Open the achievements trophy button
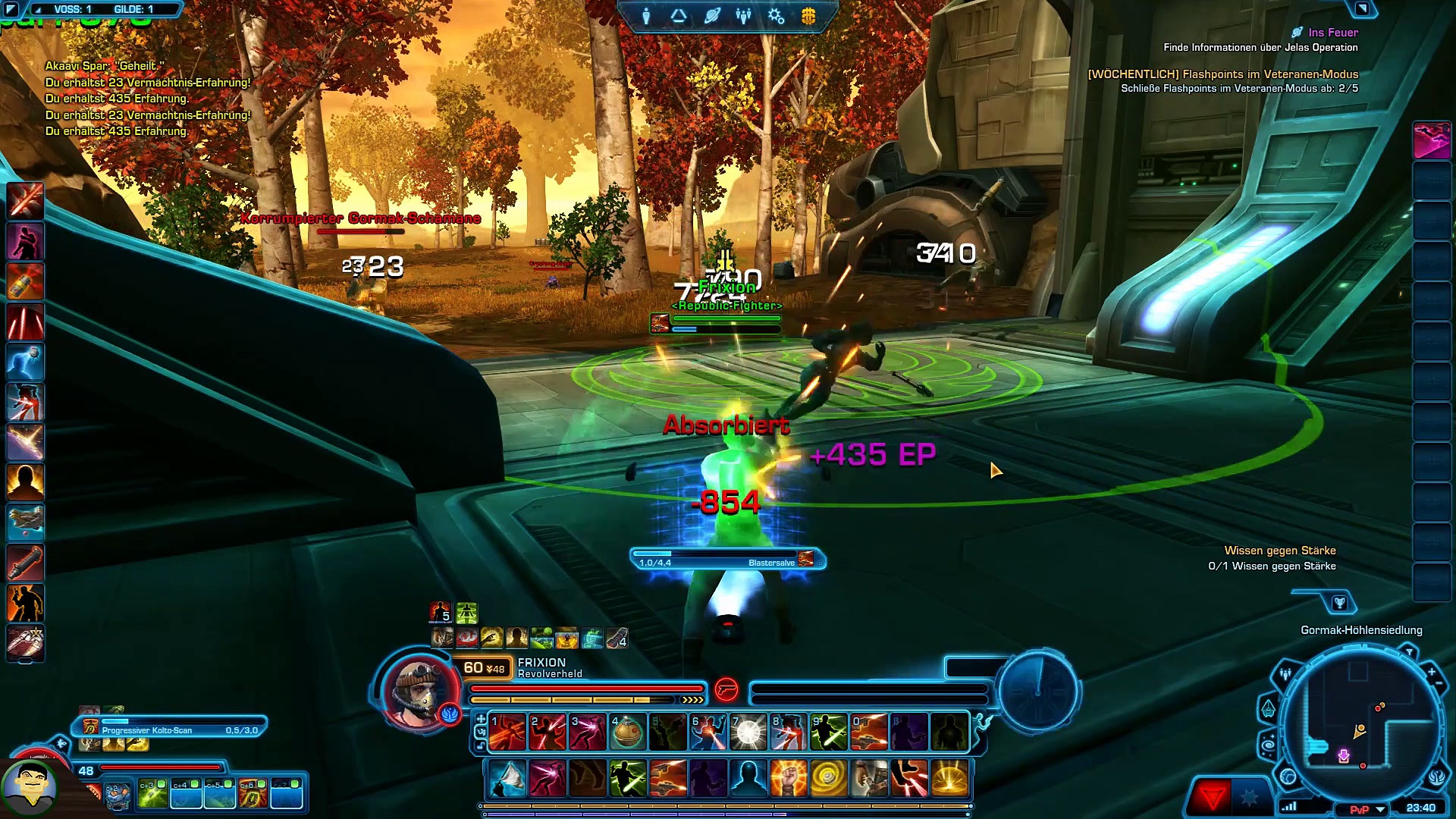 pos(1339,604)
